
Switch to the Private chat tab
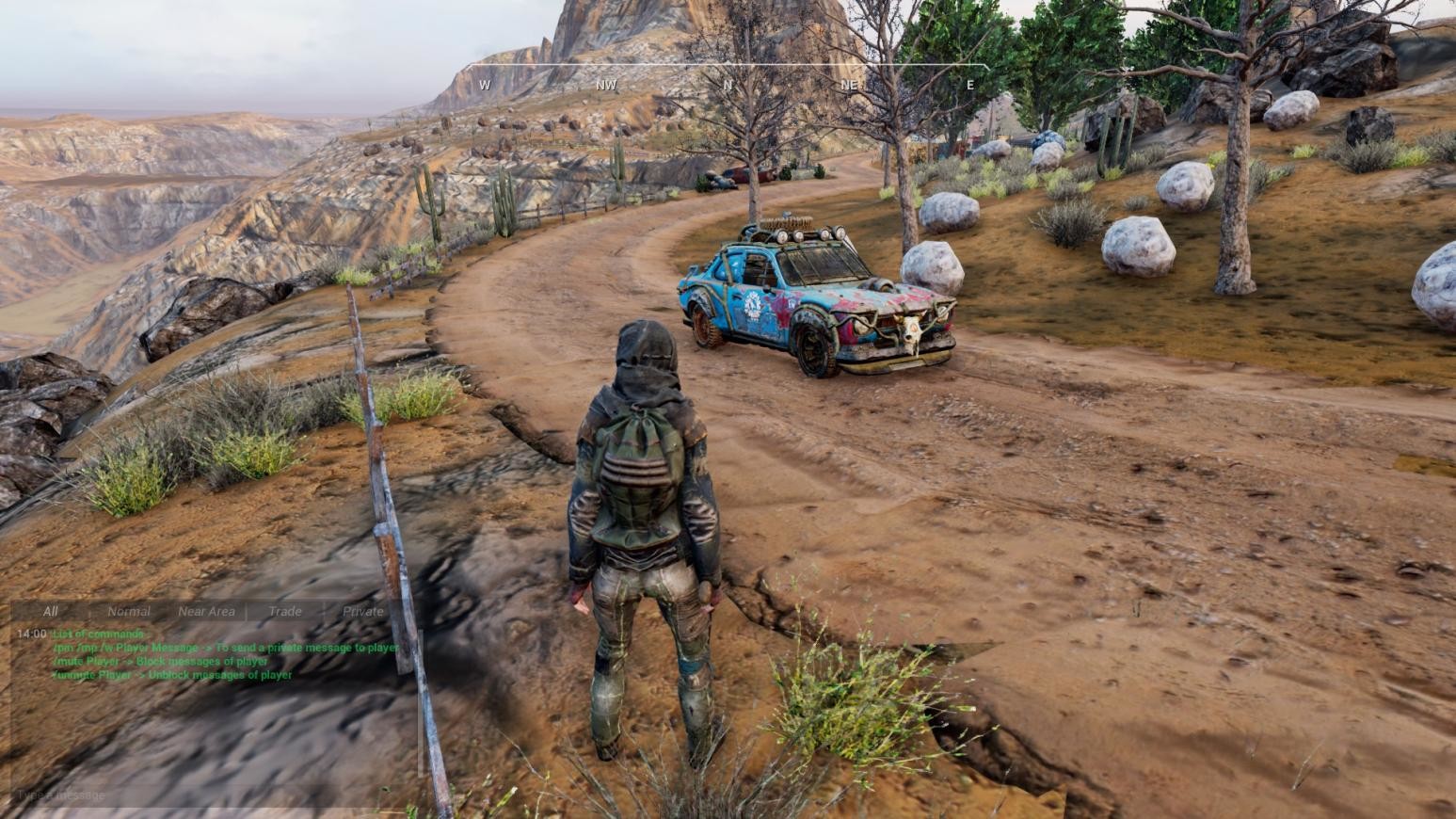click(x=363, y=611)
